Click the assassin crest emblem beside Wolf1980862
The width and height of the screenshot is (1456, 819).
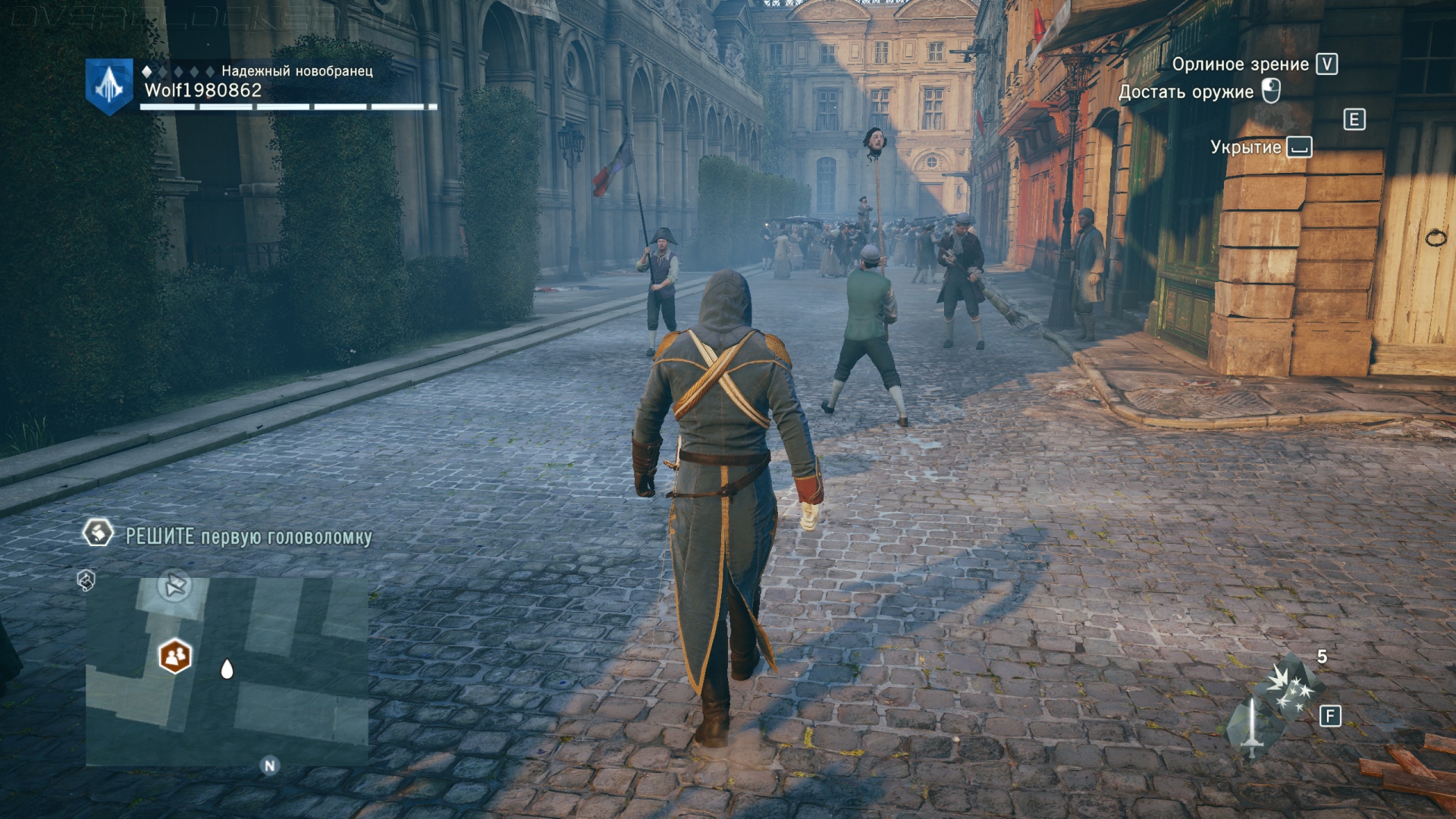click(x=109, y=86)
